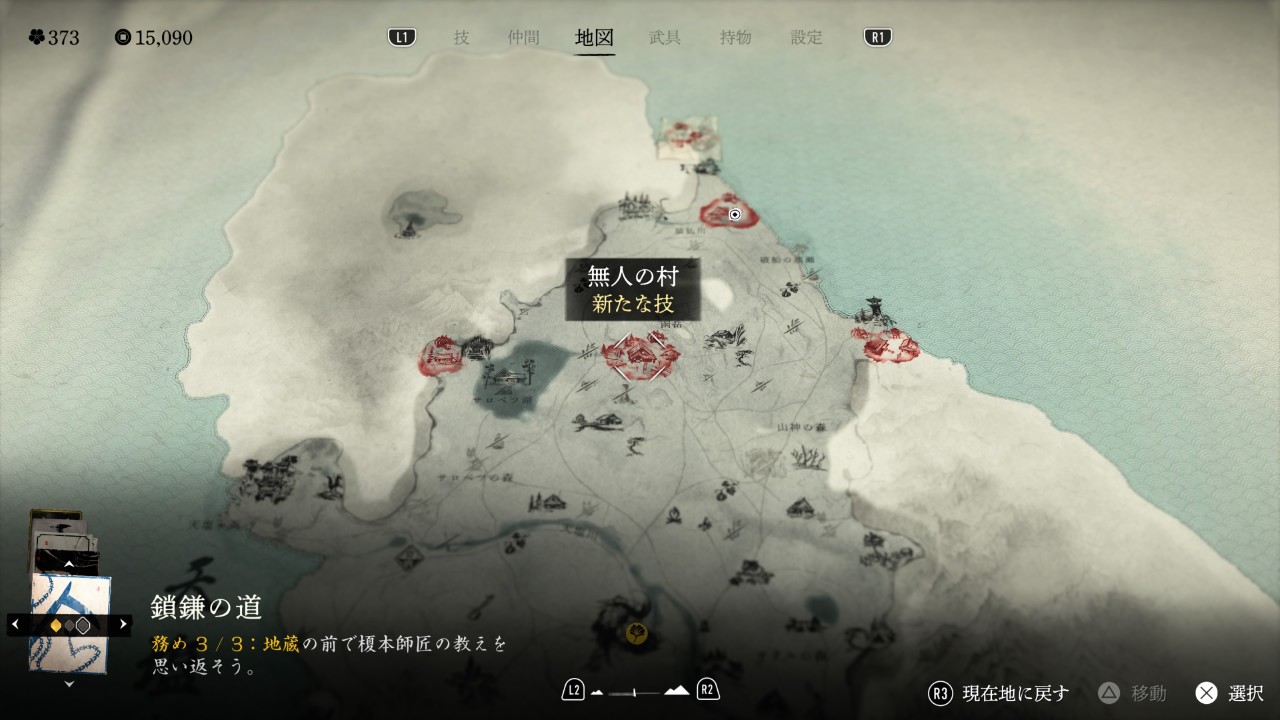Switch to the 武具 tab

(665, 38)
